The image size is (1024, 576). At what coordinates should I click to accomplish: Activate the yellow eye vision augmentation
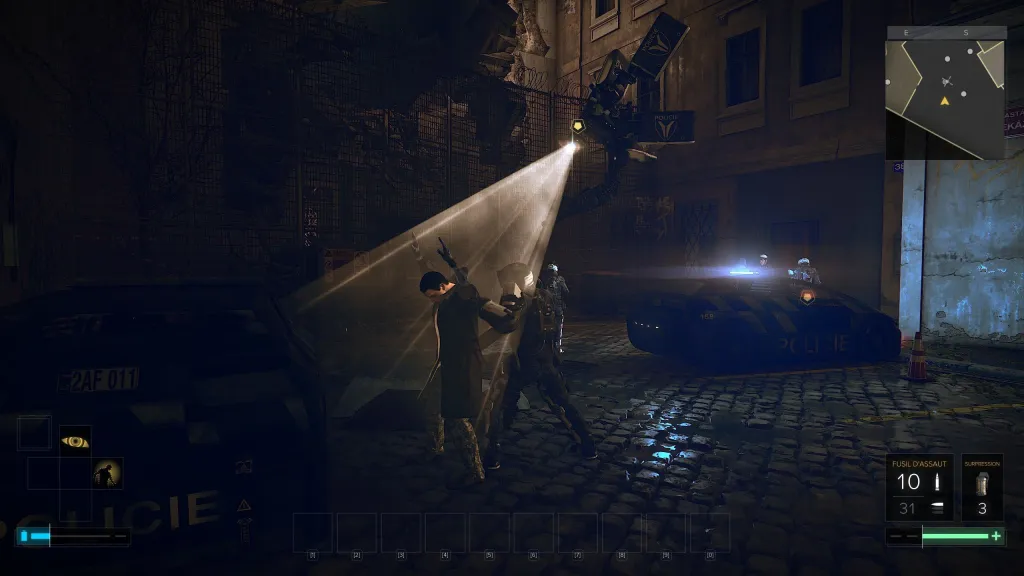[x=75, y=441]
